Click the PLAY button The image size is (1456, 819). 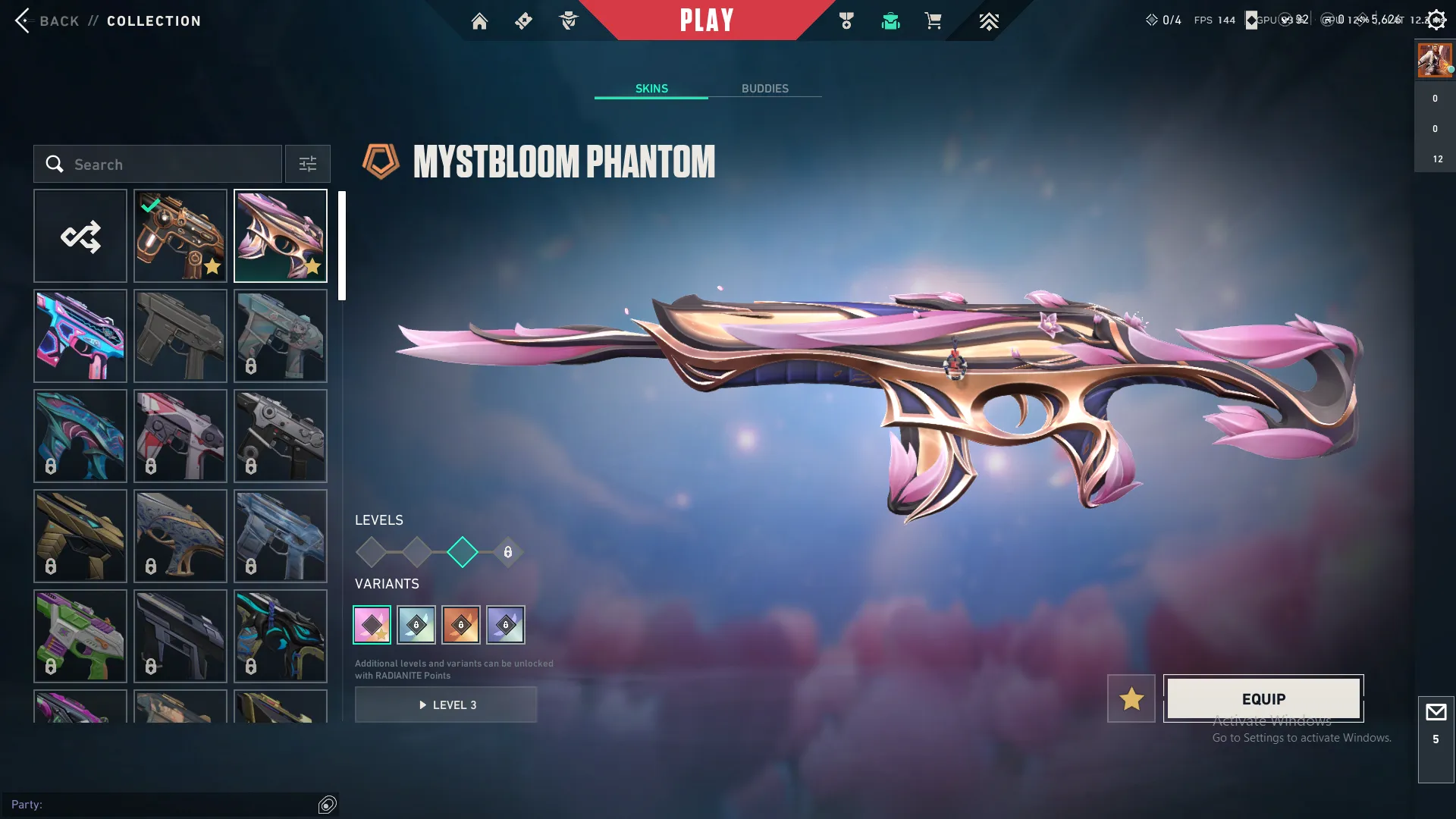coord(707,20)
